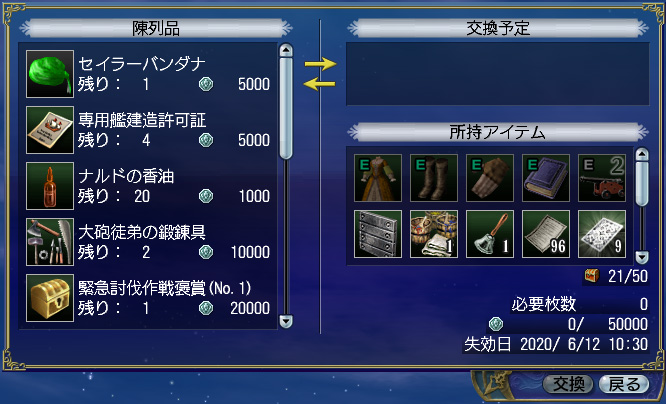Choose the 専用艦建造許可証 listing

point(150,129)
